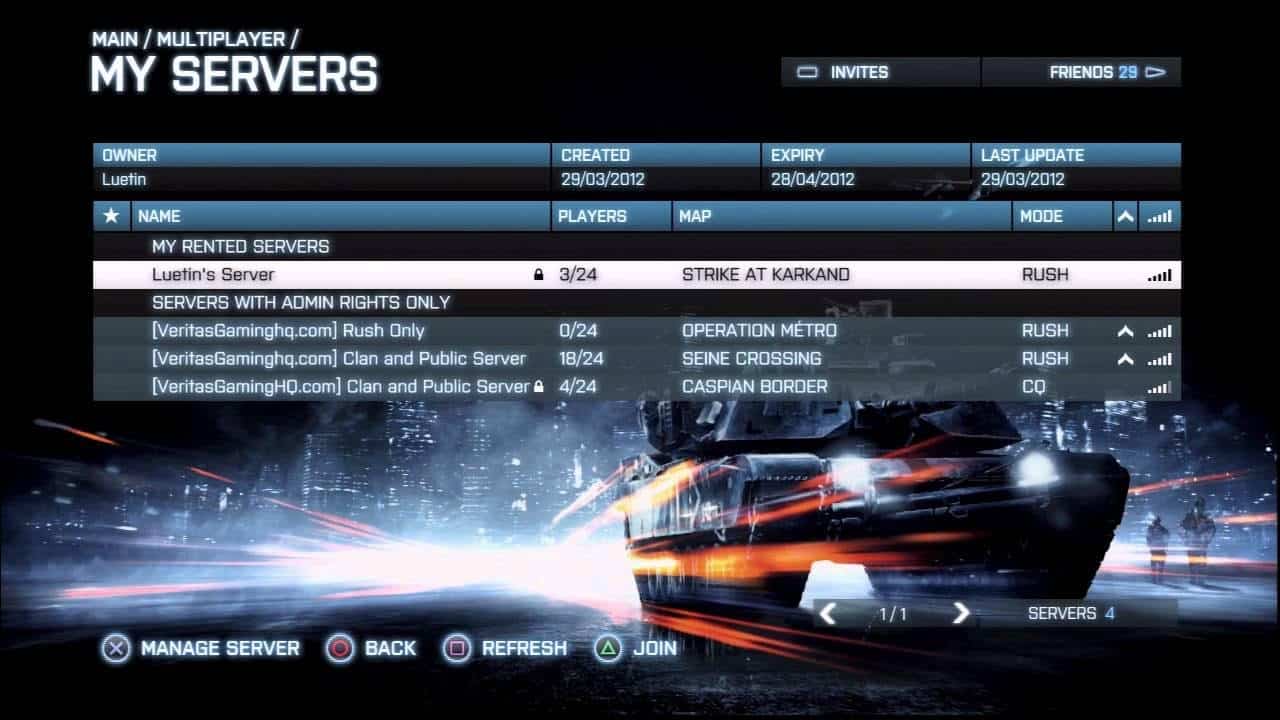Image resolution: width=1280 pixels, height=720 pixels.
Task: Click the star column header icon
Action: point(111,215)
